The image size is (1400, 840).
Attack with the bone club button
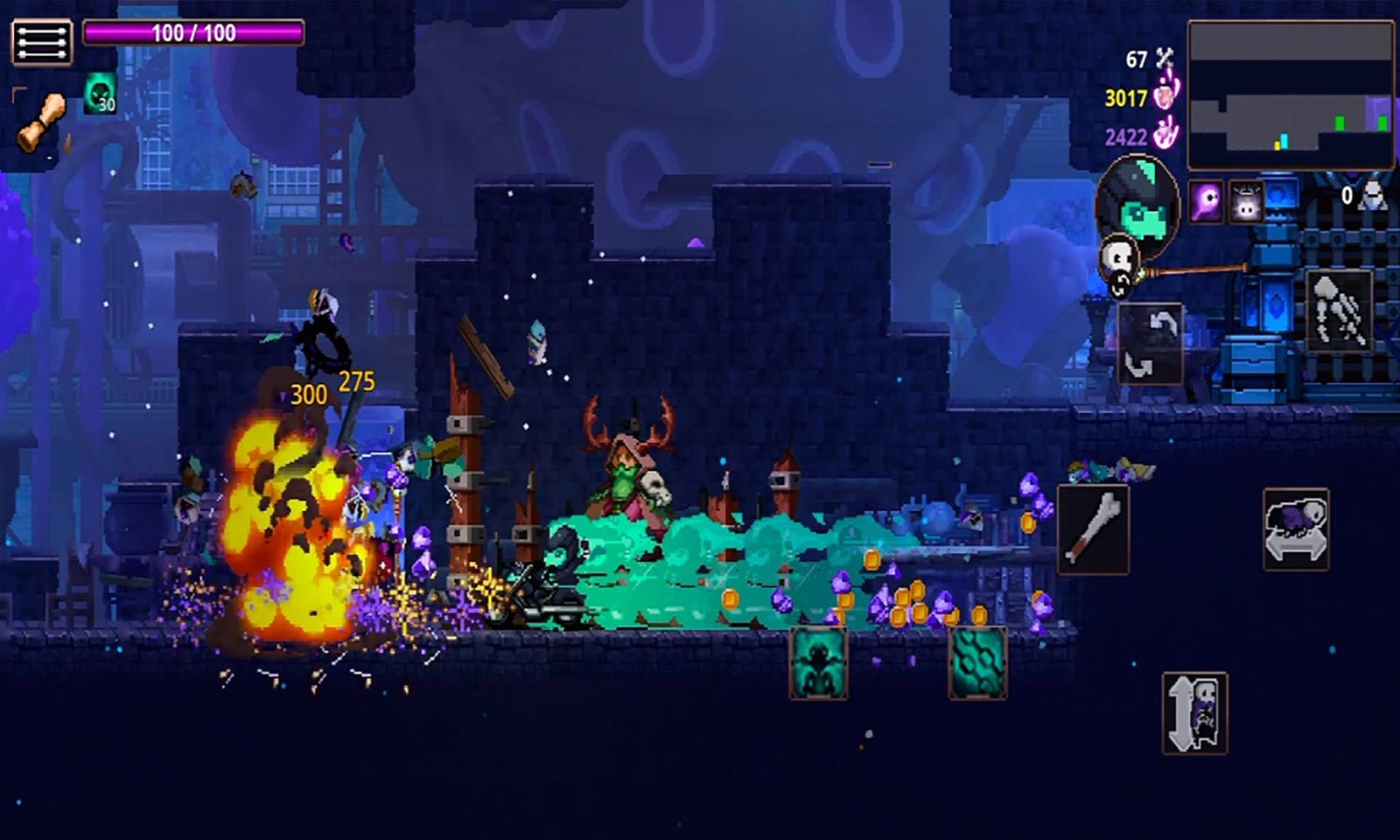coord(1093,529)
